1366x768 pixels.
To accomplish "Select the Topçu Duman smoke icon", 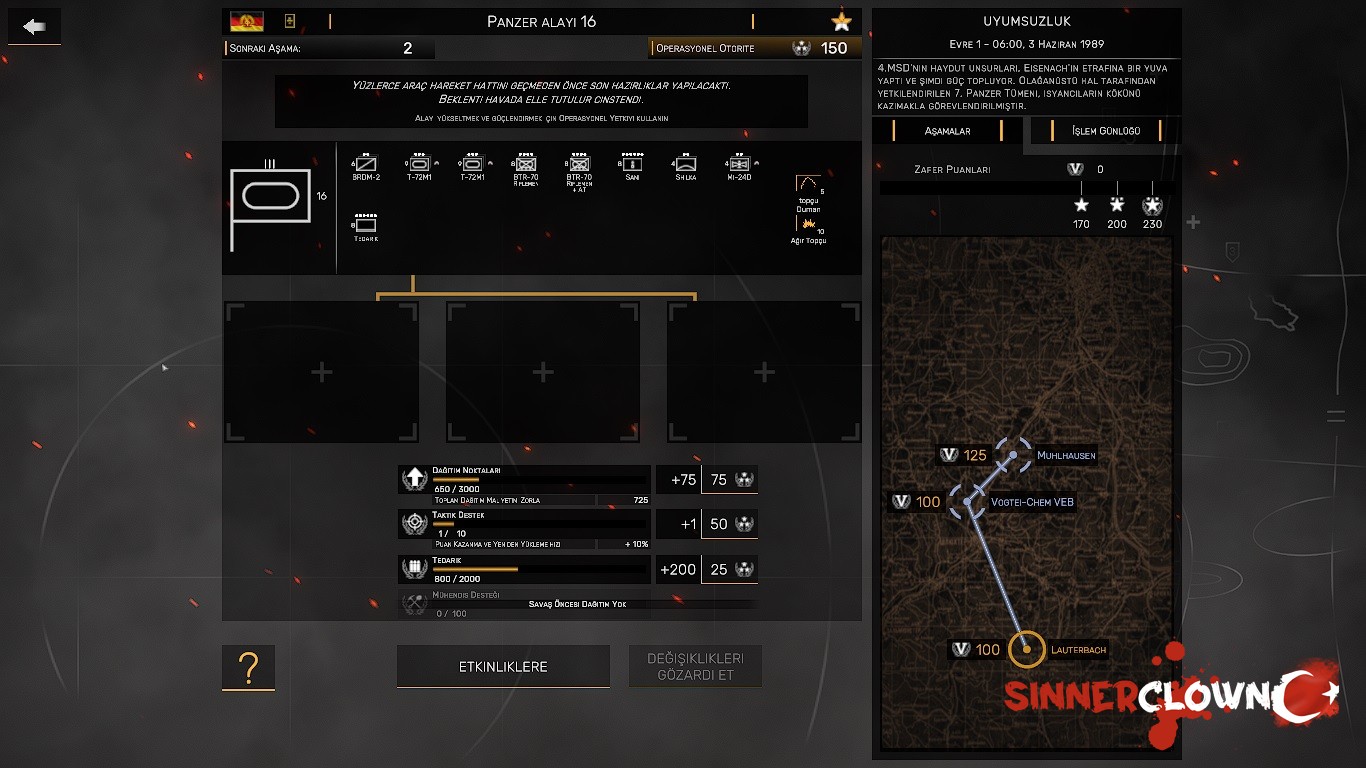I will point(808,187).
